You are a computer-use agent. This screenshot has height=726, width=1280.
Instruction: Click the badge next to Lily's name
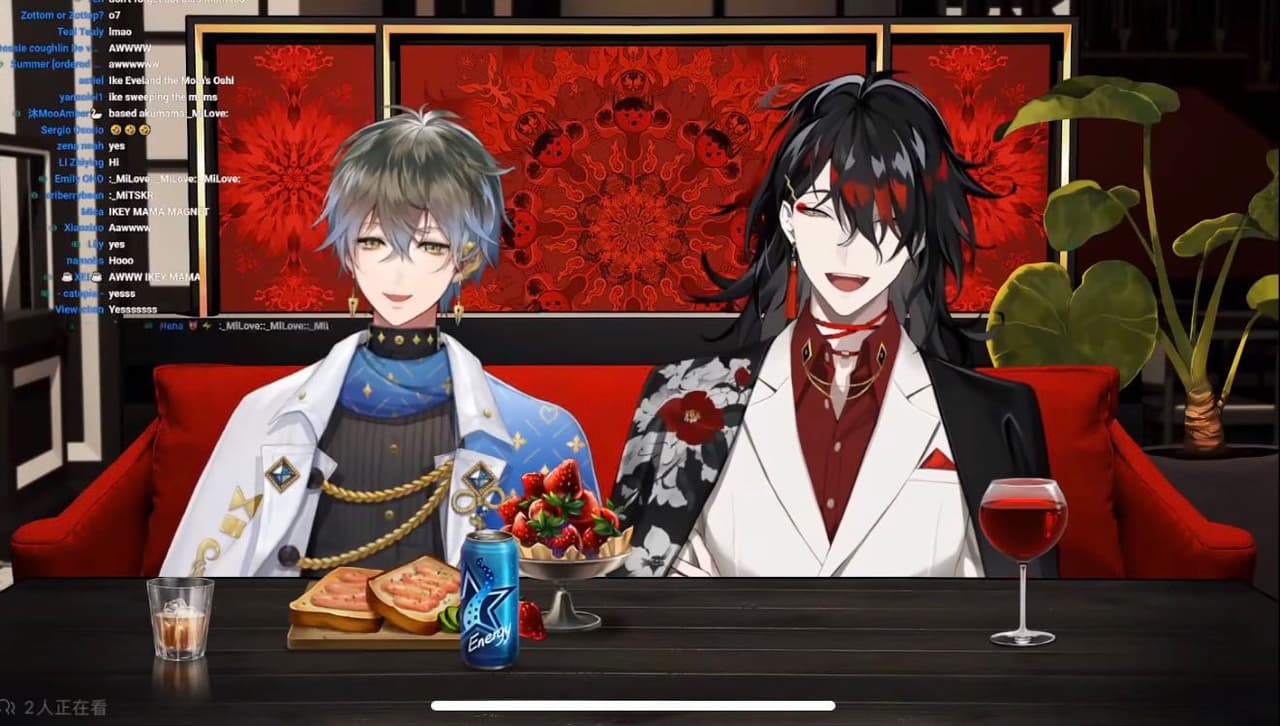click(78, 244)
